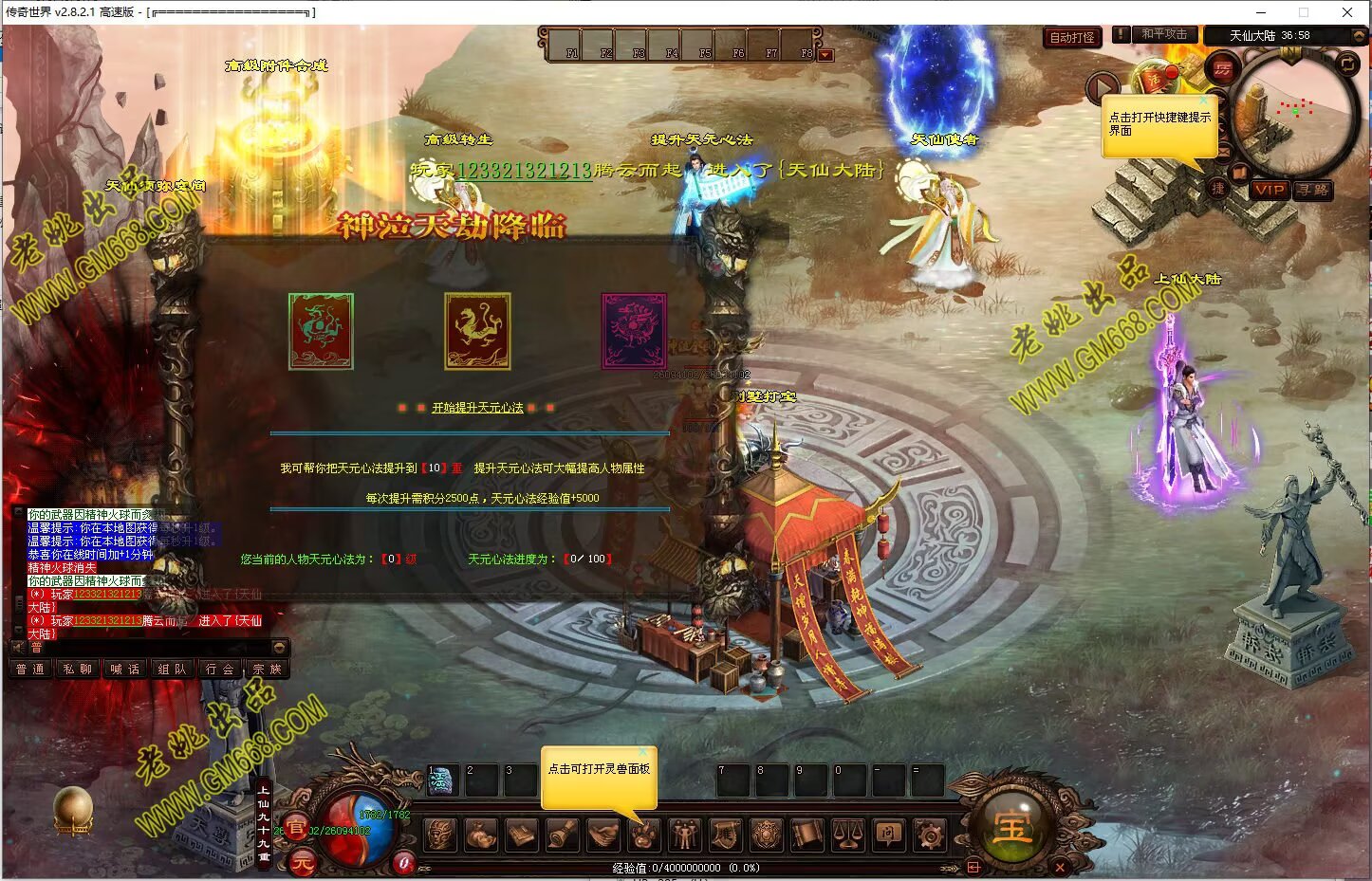Toggle the 自动打怪 auto-fight button
This screenshot has height=881, width=1372.
tap(1072, 38)
